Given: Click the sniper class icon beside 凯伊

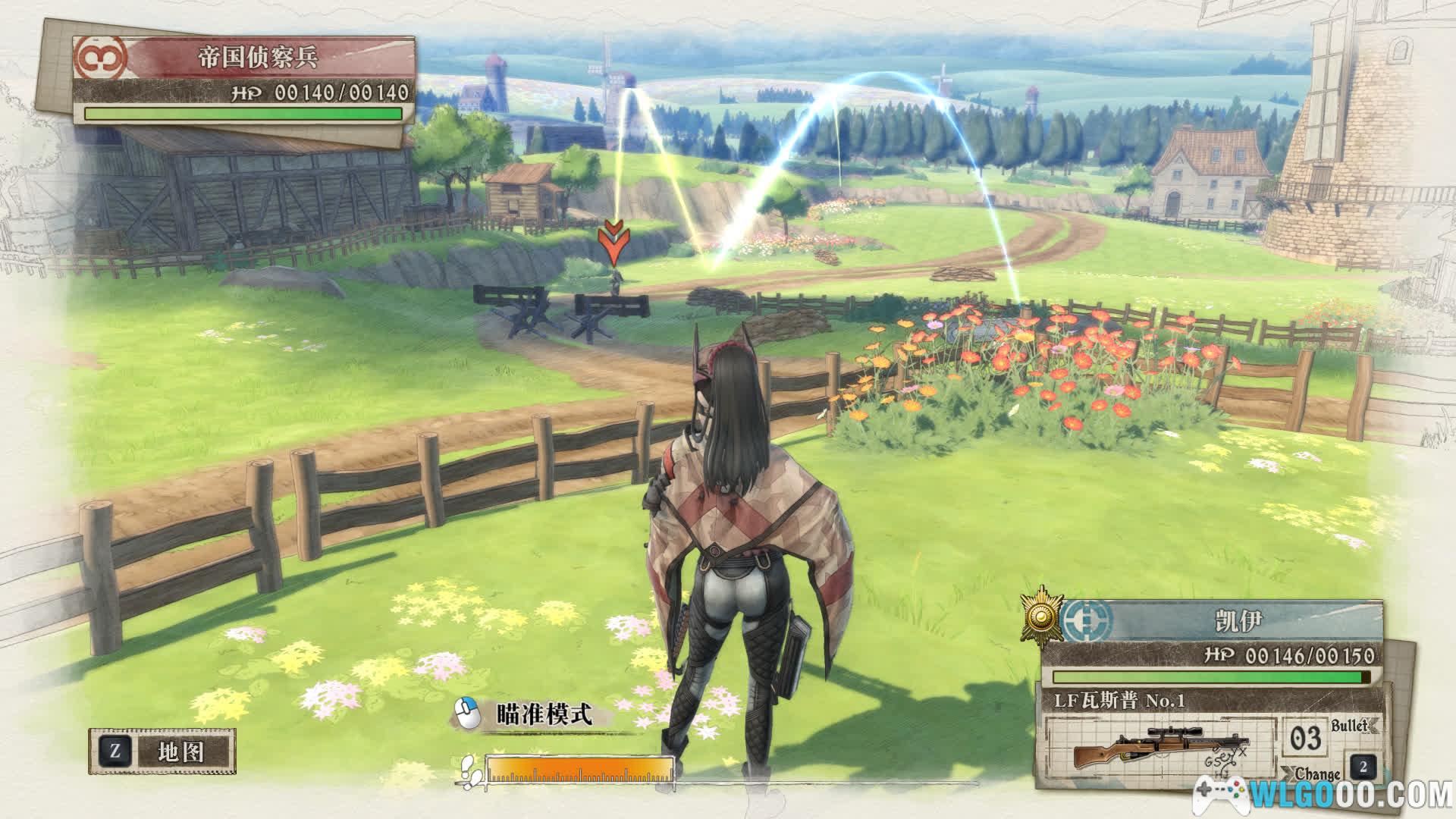Looking at the screenshot, I should (1087, 621).
